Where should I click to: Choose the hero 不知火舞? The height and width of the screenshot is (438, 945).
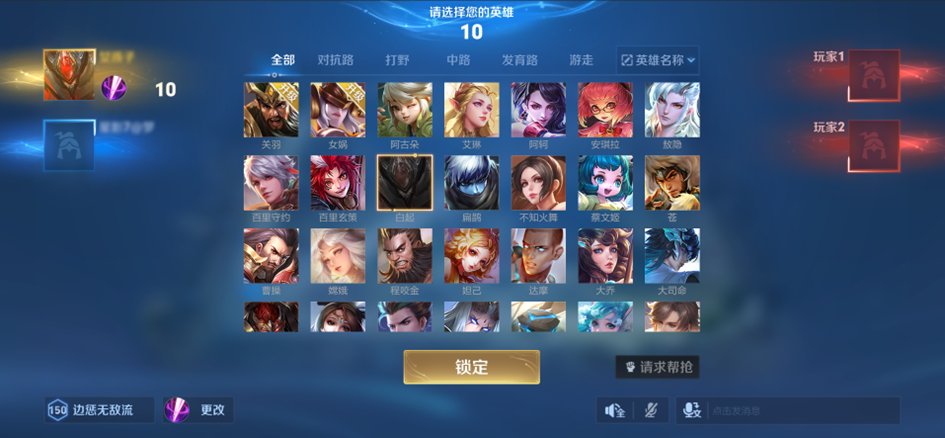[x=538, y=183]
